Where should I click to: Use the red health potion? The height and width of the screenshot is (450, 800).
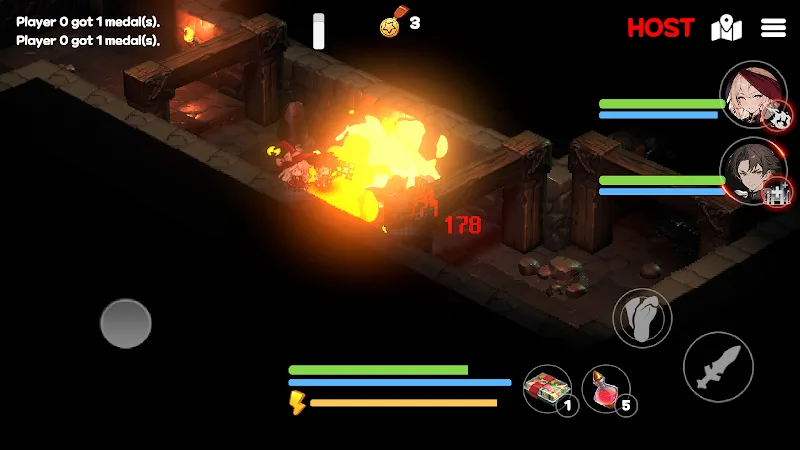(x=604, y=388)
